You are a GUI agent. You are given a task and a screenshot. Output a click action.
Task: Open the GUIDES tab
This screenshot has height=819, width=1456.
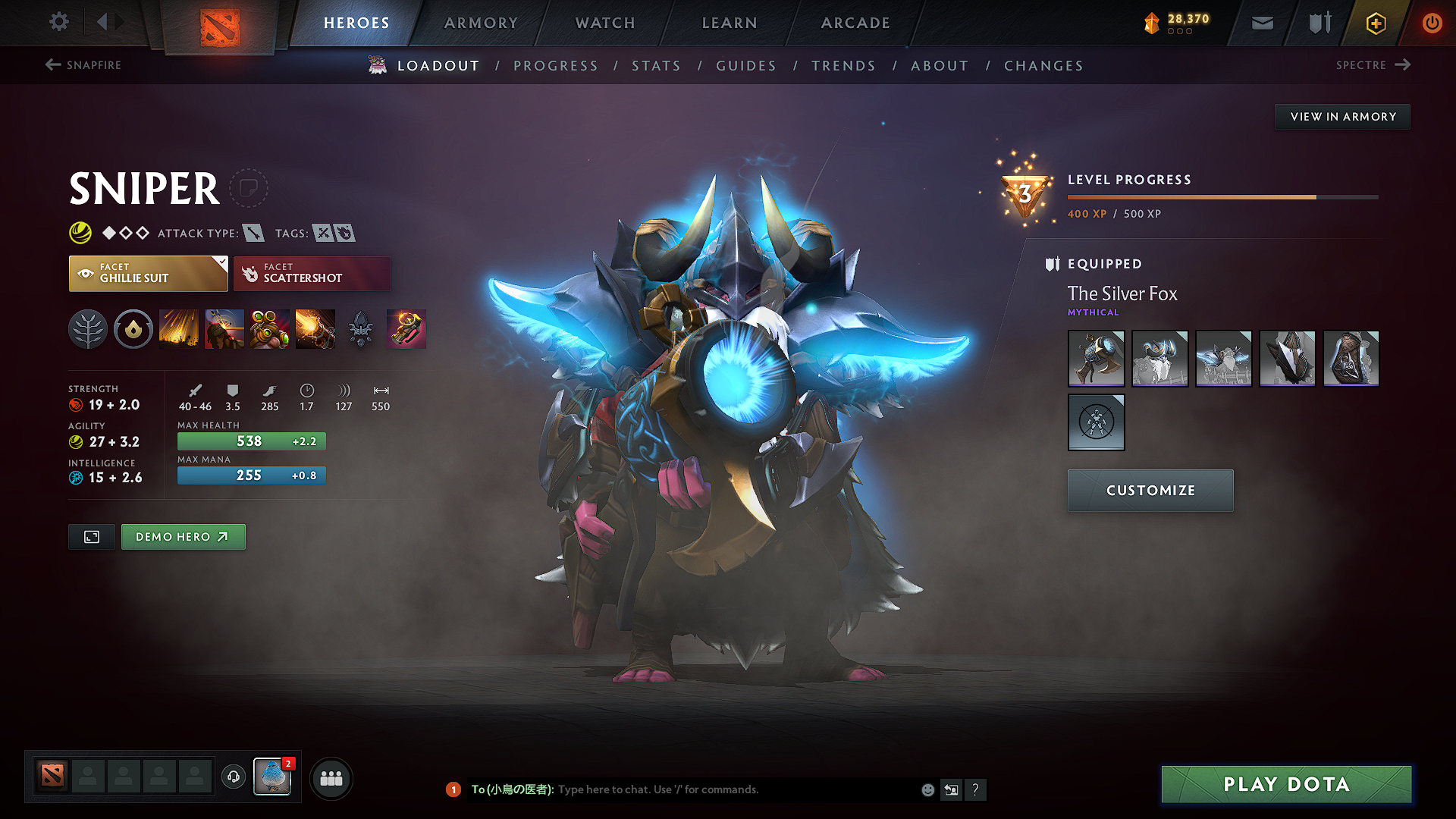(x=745, y=66)
